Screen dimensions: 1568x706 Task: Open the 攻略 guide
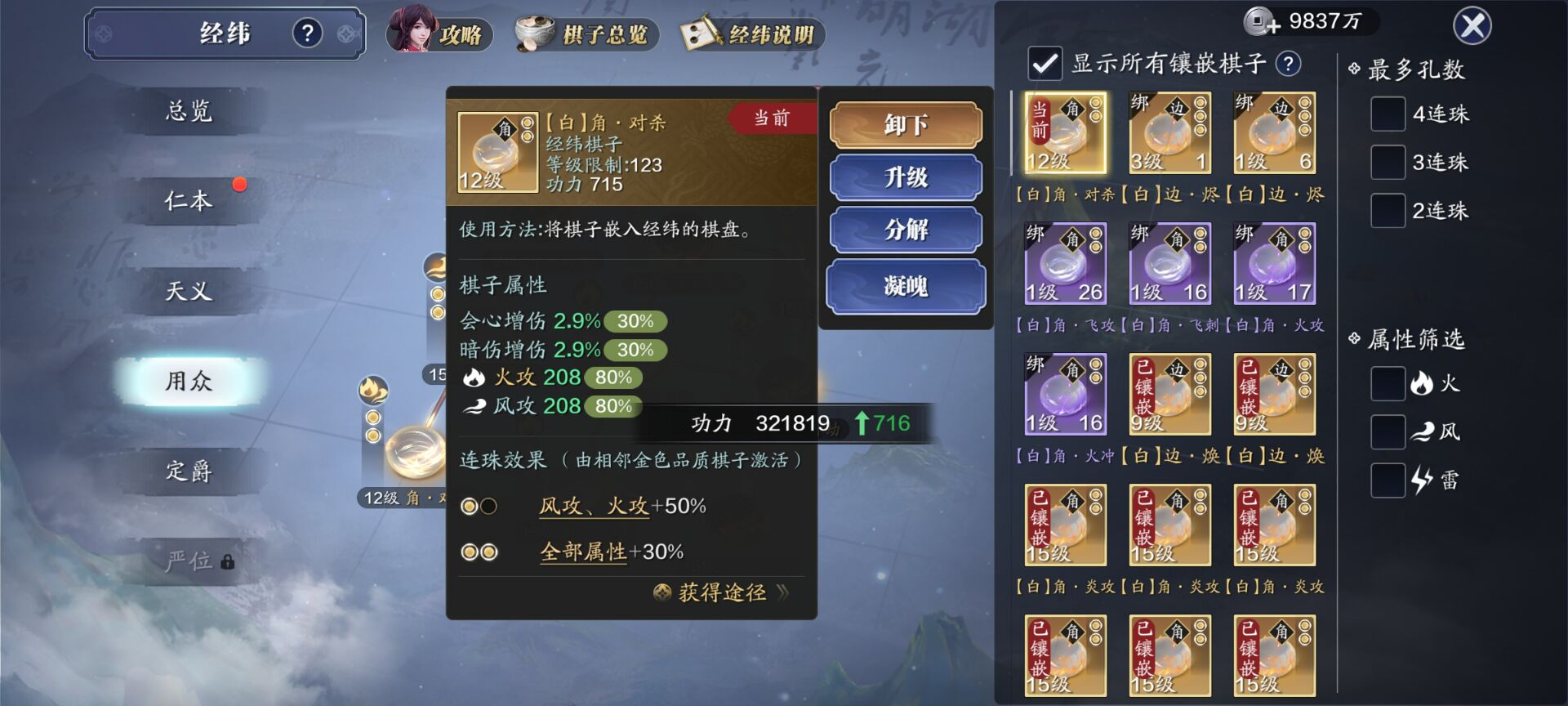tap(441, 34)
